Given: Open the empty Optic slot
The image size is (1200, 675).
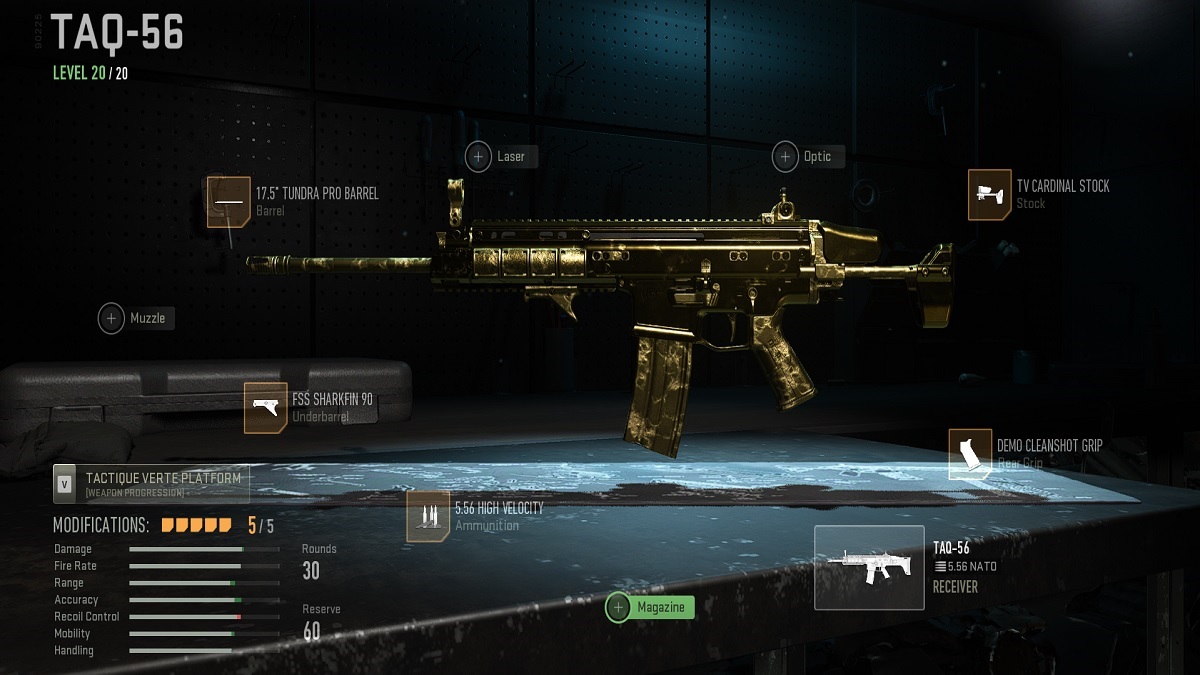Looking at the screenshot, I should pyautogui.click(x=808, y=157).
